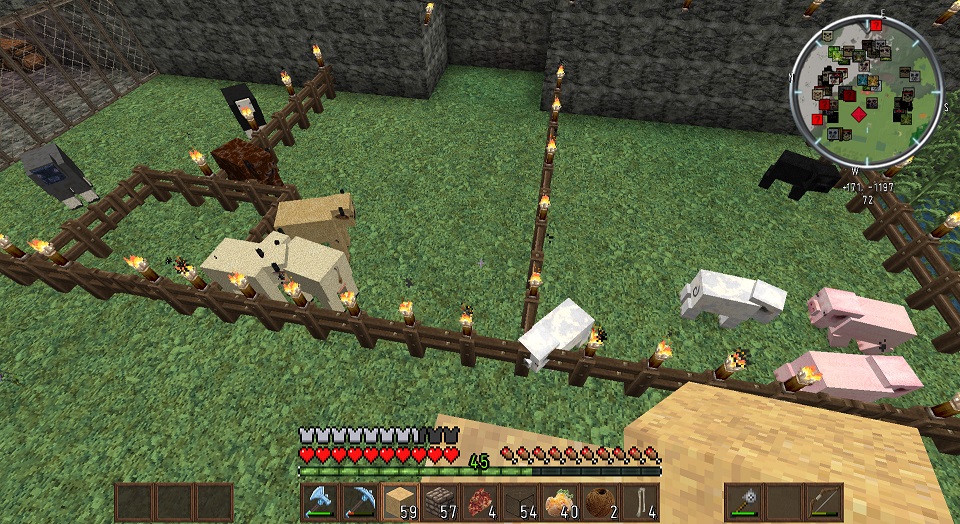Viewport: 960px width, 524px height.
Task: Choose the wooden planks stack of 59
Action: click(x=400, y=500)
